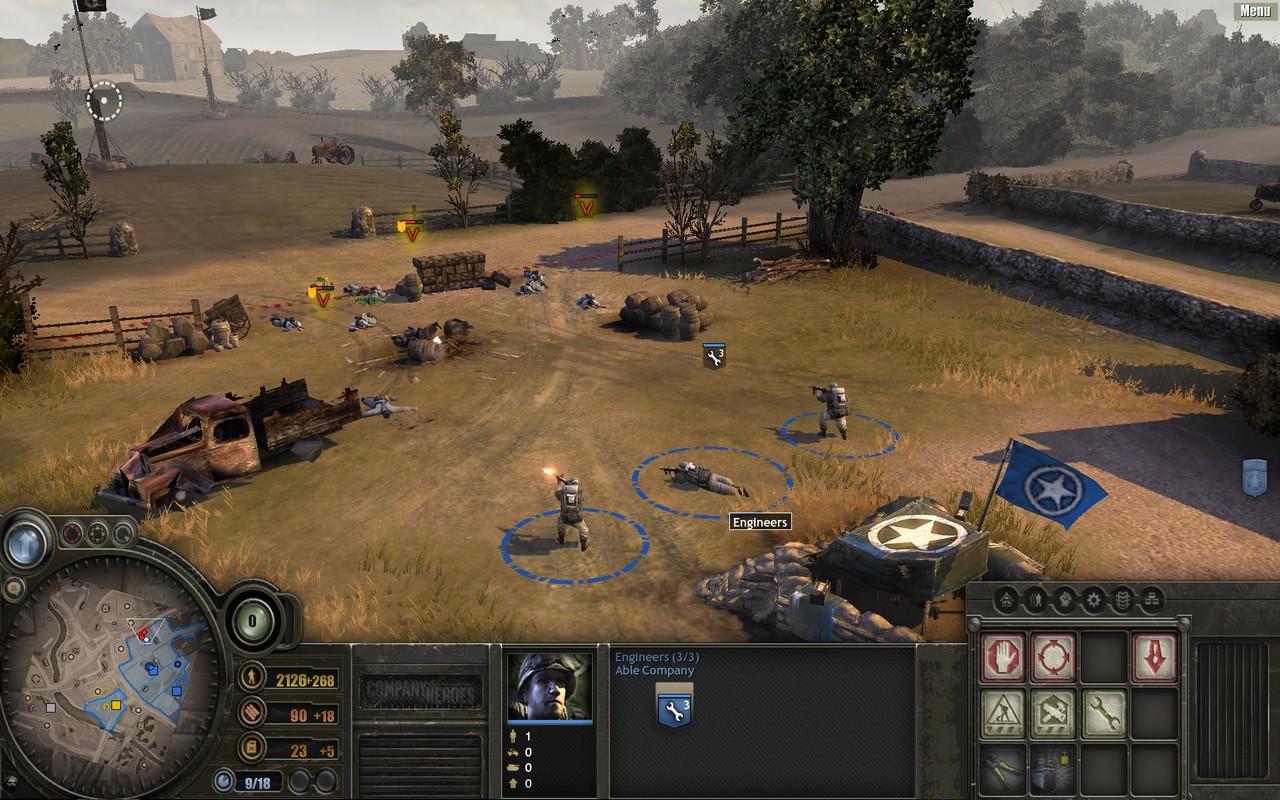Screen dimensions: 1280x800
Task: Use the wire cutters ability
Action: 1003,769
